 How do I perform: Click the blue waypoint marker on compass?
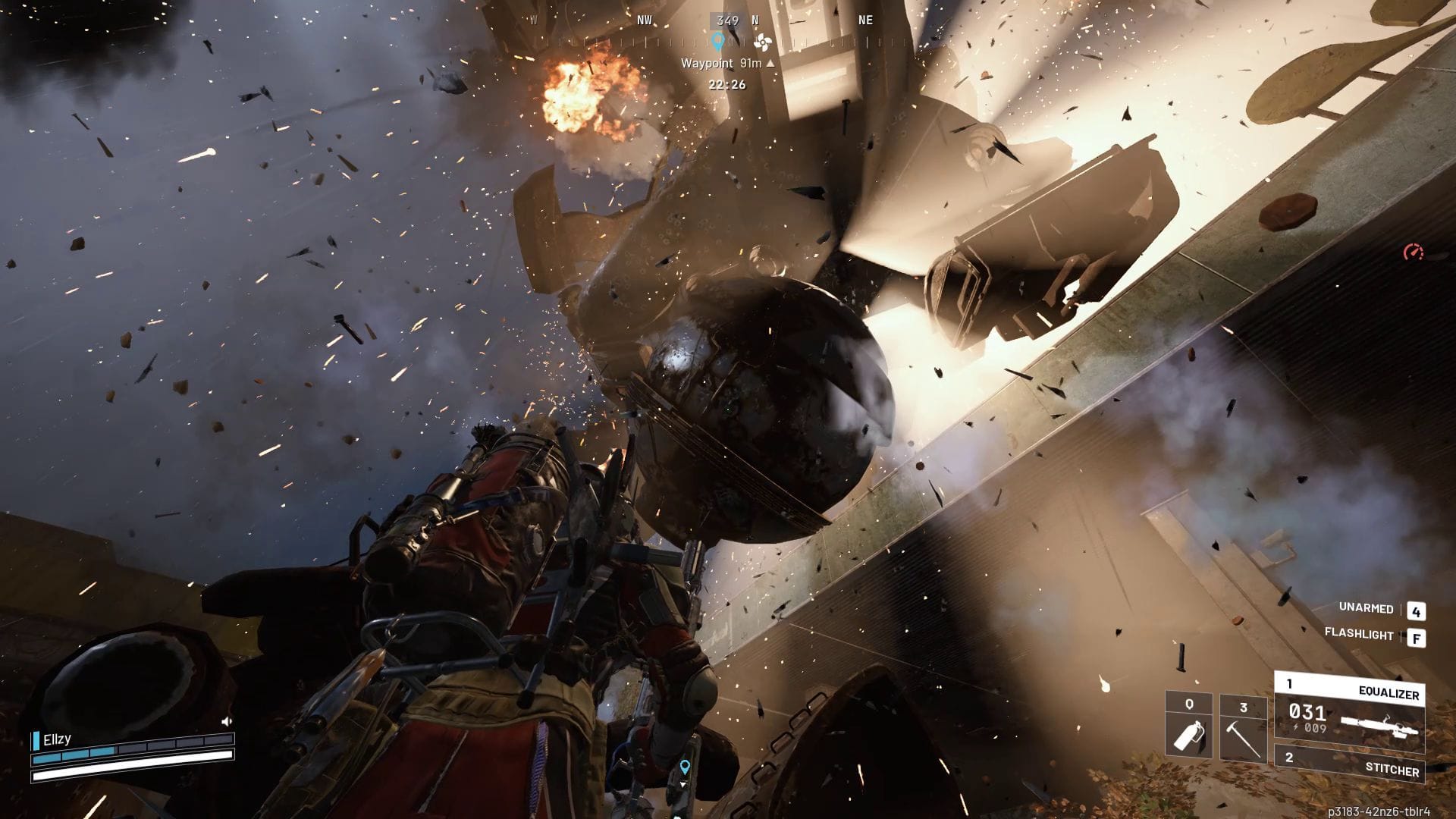[x=717, y=40]
